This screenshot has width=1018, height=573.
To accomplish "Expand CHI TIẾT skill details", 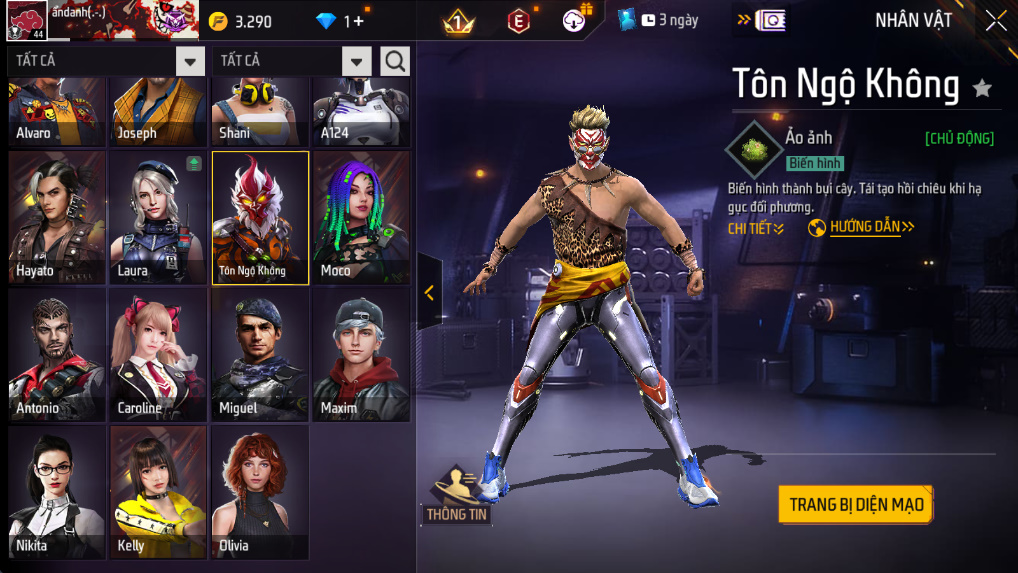I will point(756,228).
